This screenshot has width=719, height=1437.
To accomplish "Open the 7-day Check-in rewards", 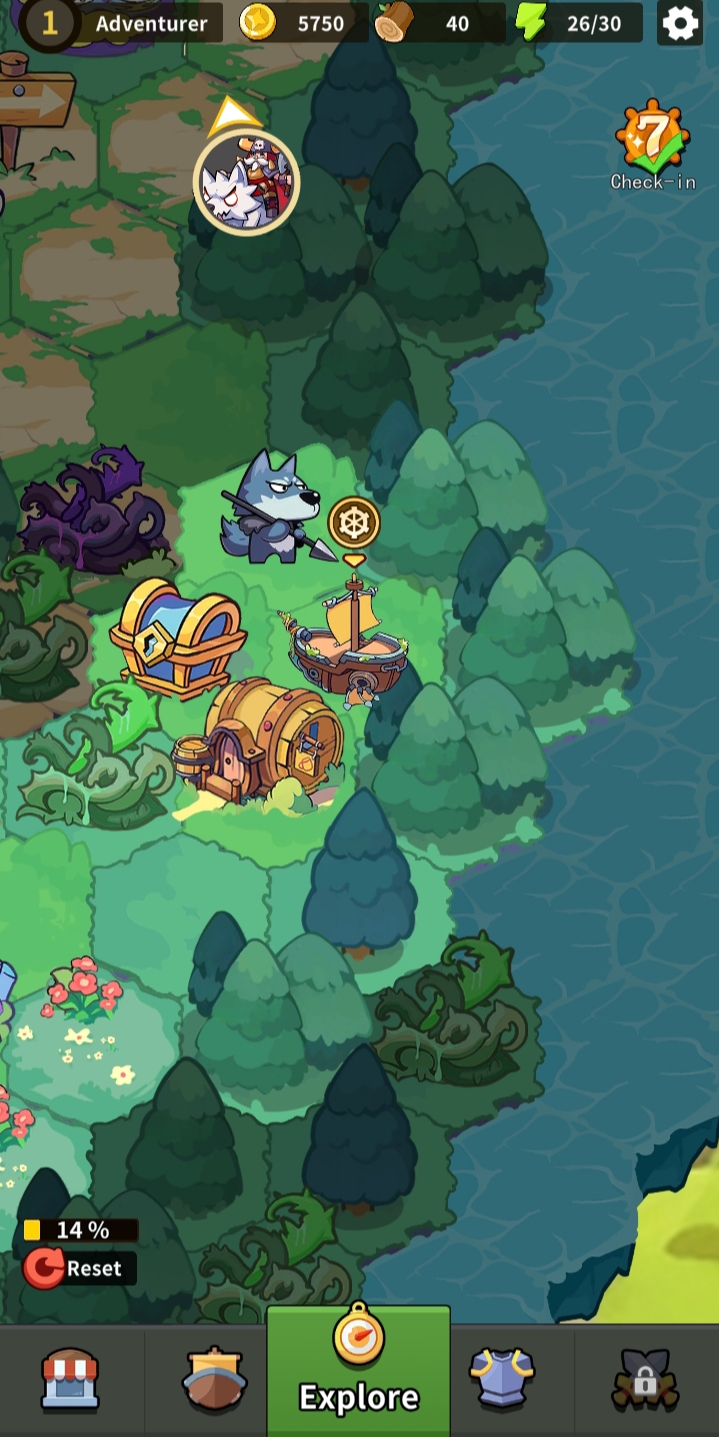I will (652, 143).
